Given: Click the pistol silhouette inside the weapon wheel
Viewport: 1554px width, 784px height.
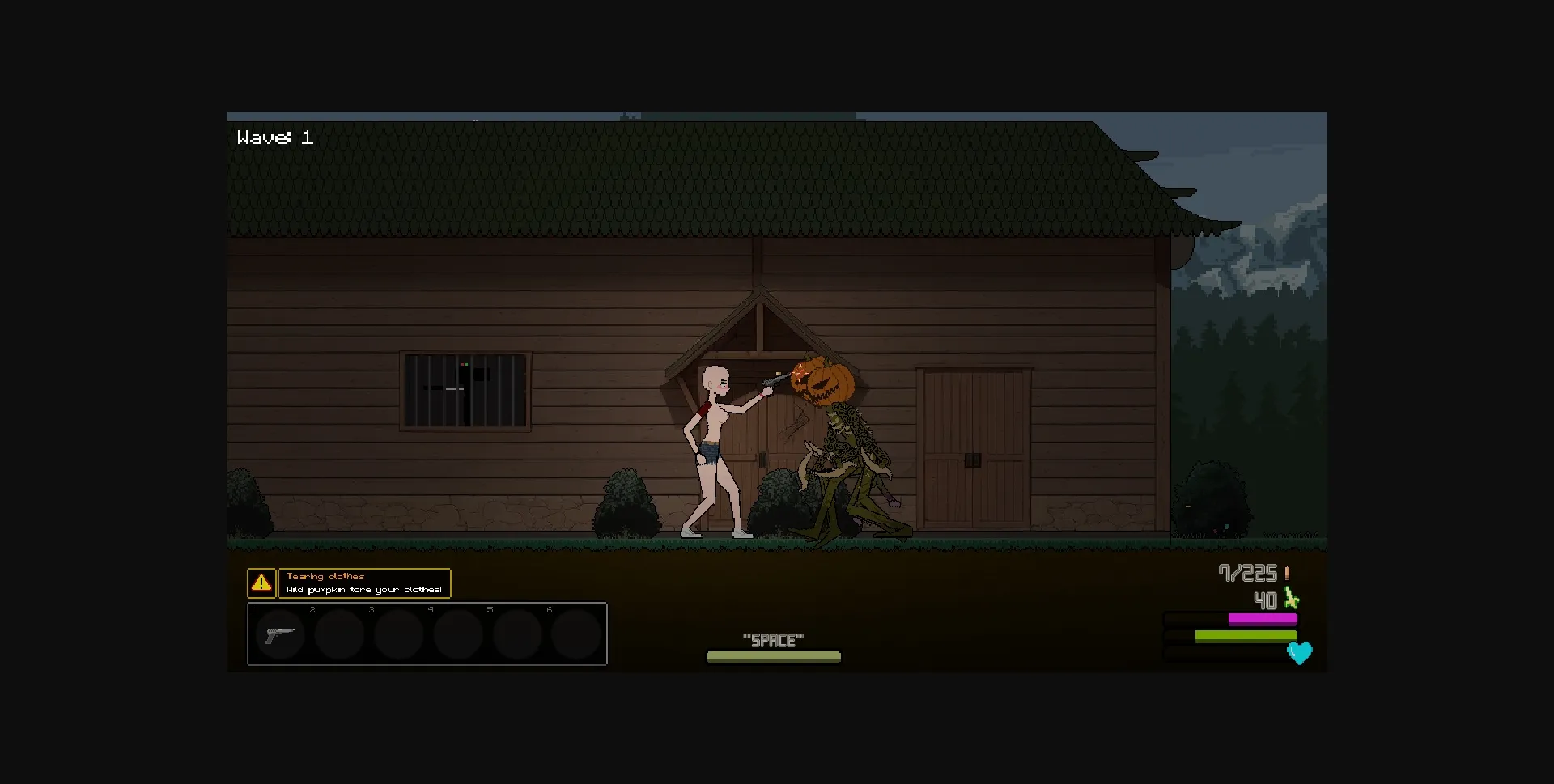Looking at the screenshot, I should coord(280,634).
